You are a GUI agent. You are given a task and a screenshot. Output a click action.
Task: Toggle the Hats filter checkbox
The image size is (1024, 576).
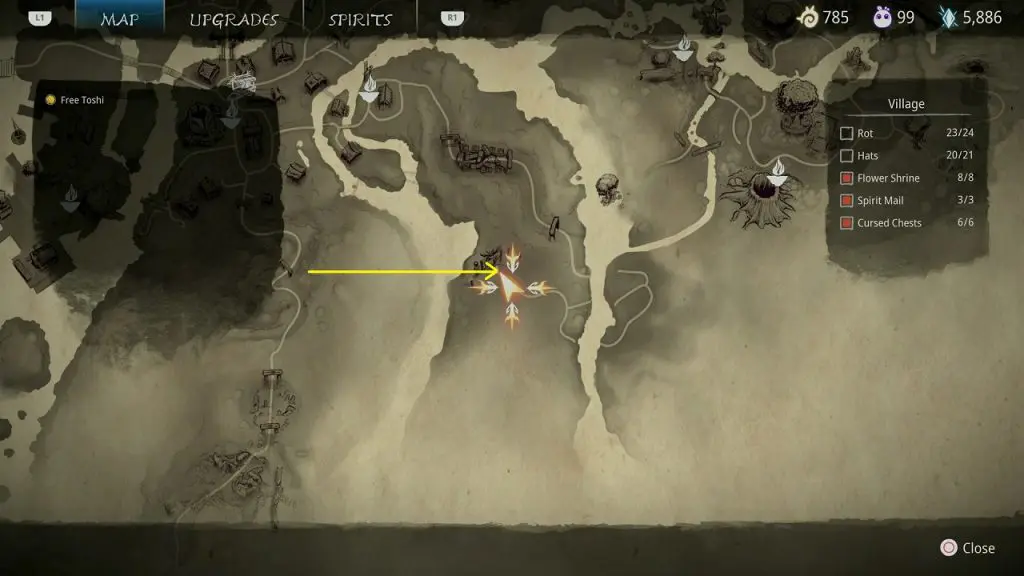pyautogui.click(x=847, y=156)
